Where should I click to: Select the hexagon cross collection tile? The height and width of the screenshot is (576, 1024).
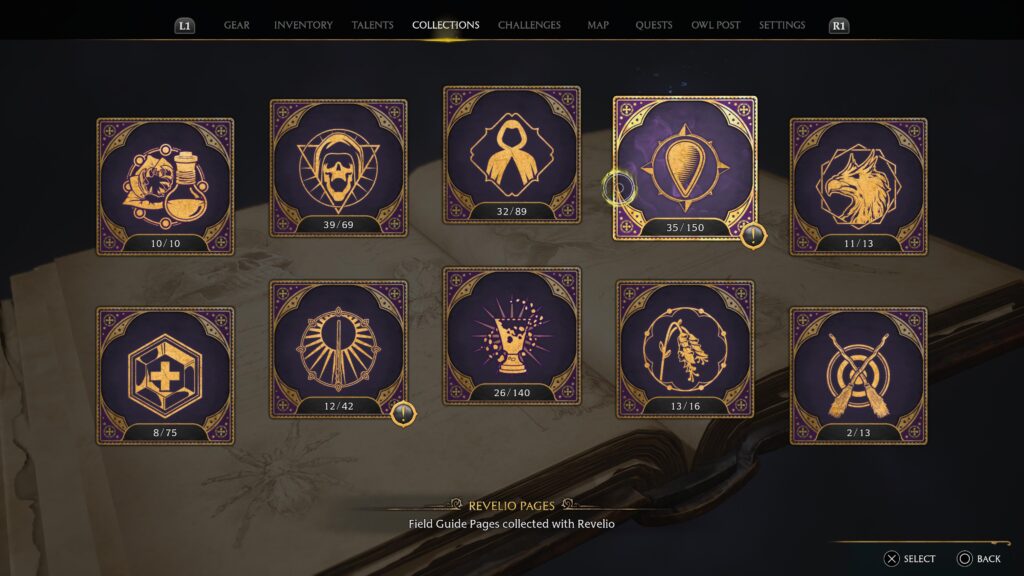click(165, 375)
